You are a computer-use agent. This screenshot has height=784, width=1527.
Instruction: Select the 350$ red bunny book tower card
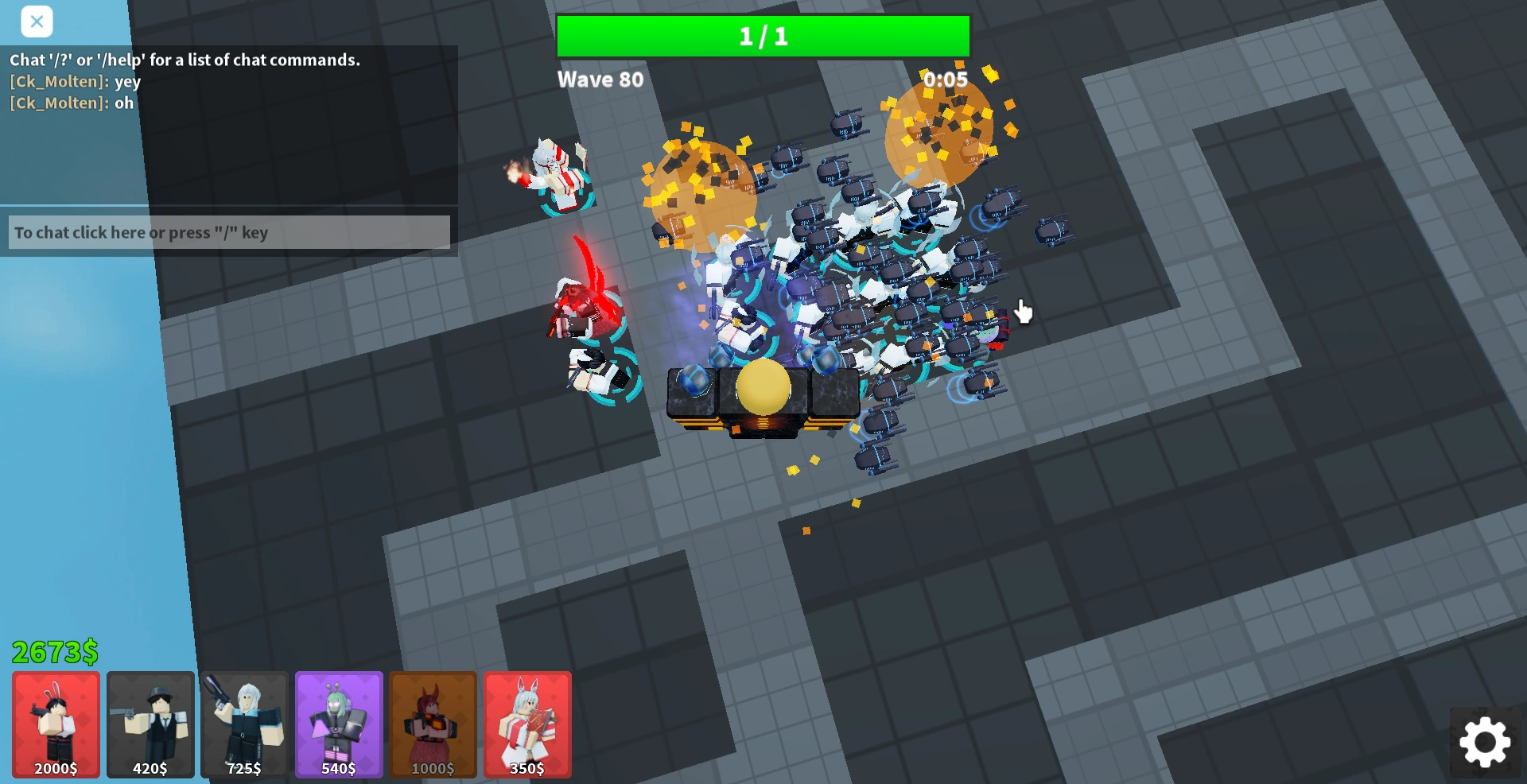[527, 724]
